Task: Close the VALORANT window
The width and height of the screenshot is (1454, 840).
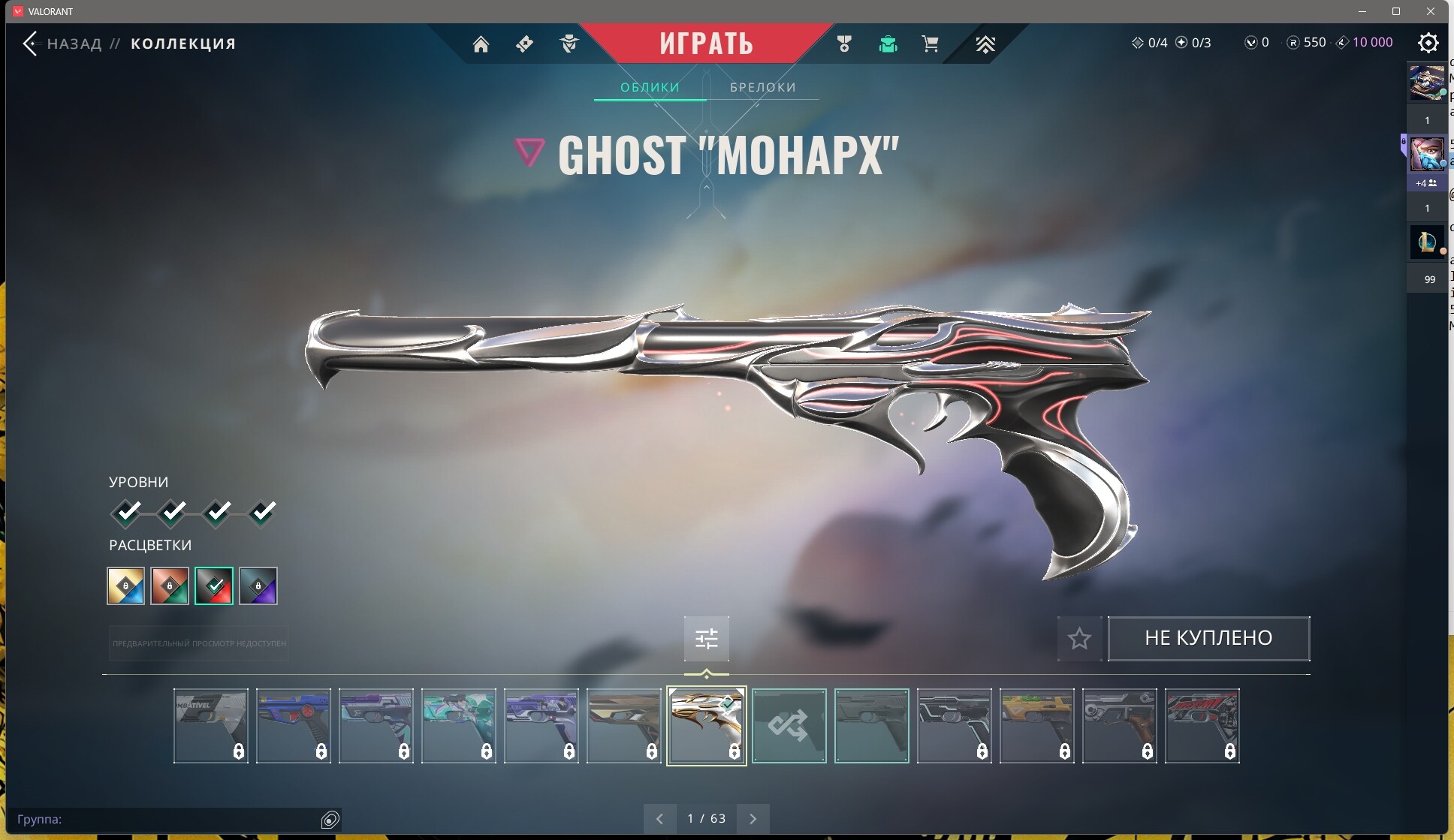Action: [1430, 11]
